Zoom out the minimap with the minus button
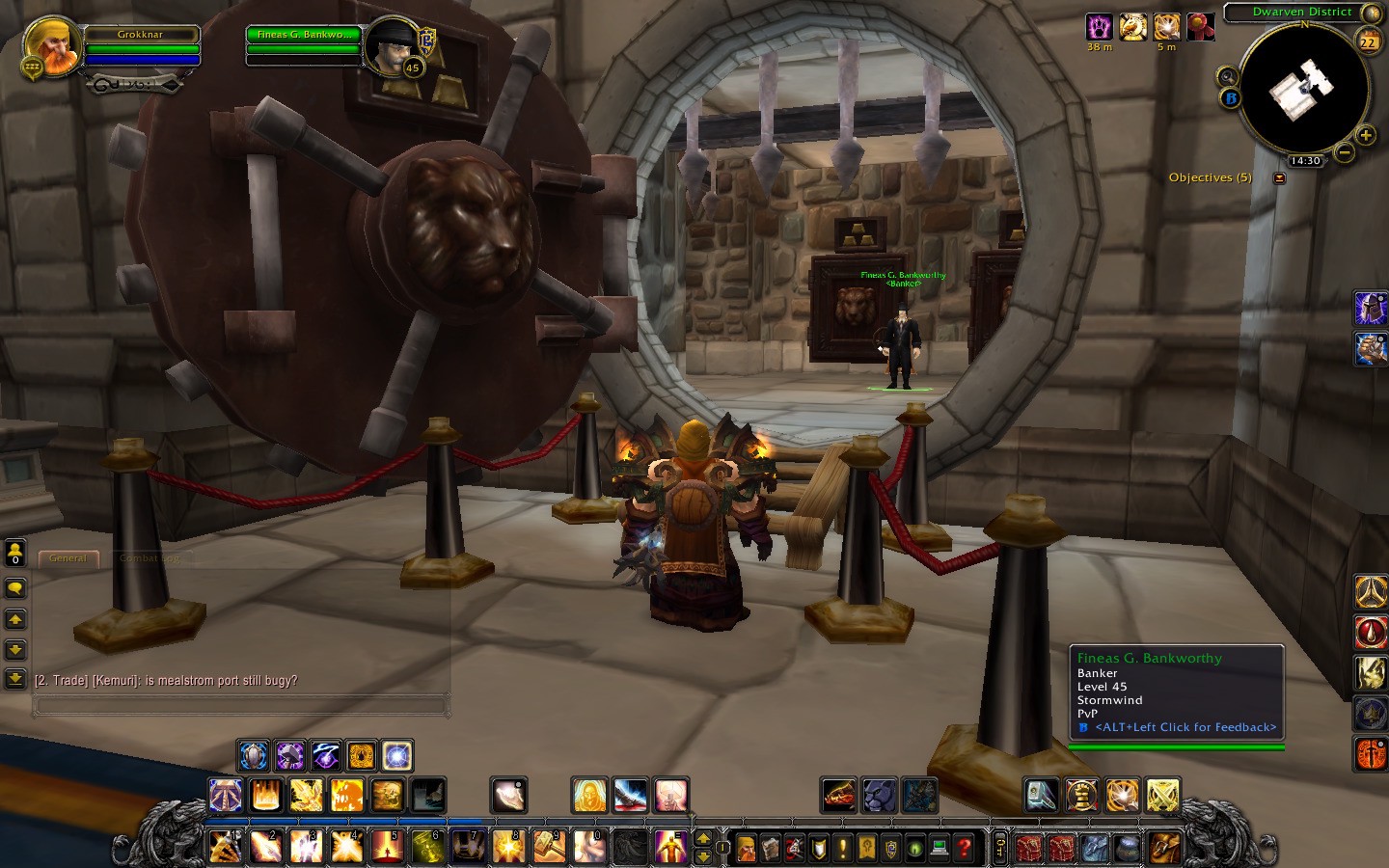The image size is (1389, 868). click(1345, 151)
